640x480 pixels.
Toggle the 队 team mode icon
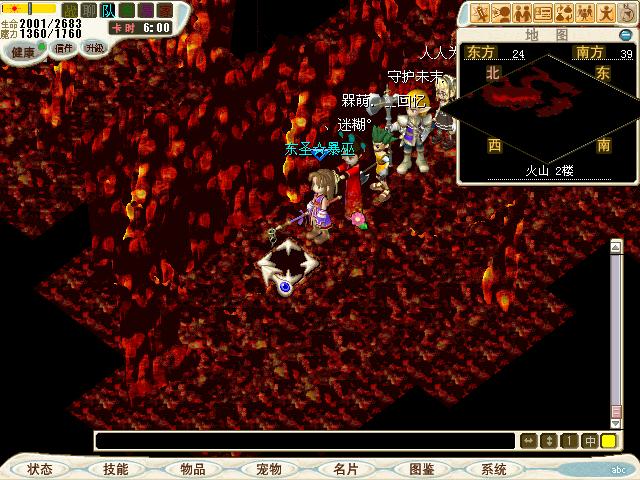tap(108, 11)
